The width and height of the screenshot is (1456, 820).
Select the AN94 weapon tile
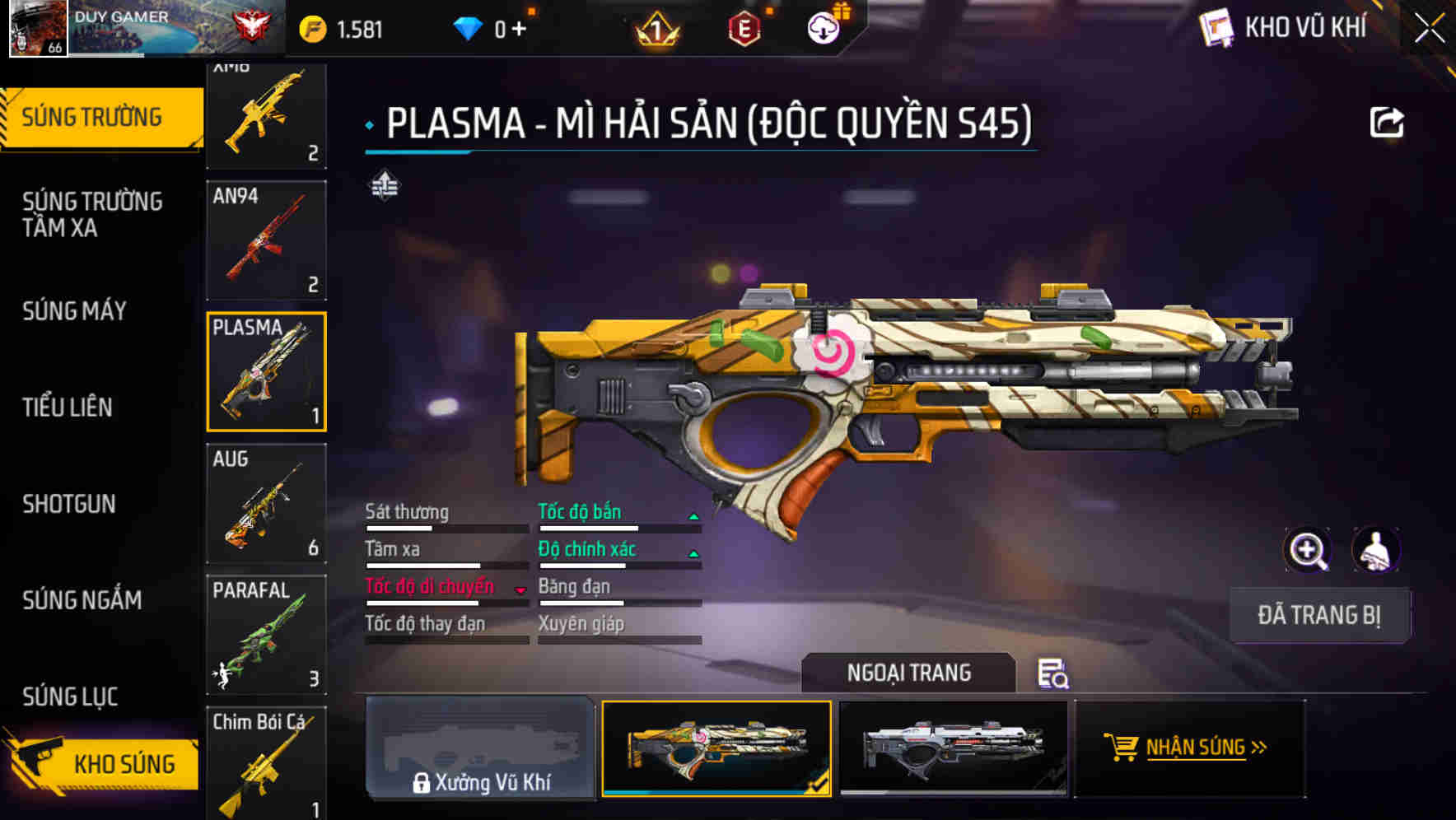[266, 240]
